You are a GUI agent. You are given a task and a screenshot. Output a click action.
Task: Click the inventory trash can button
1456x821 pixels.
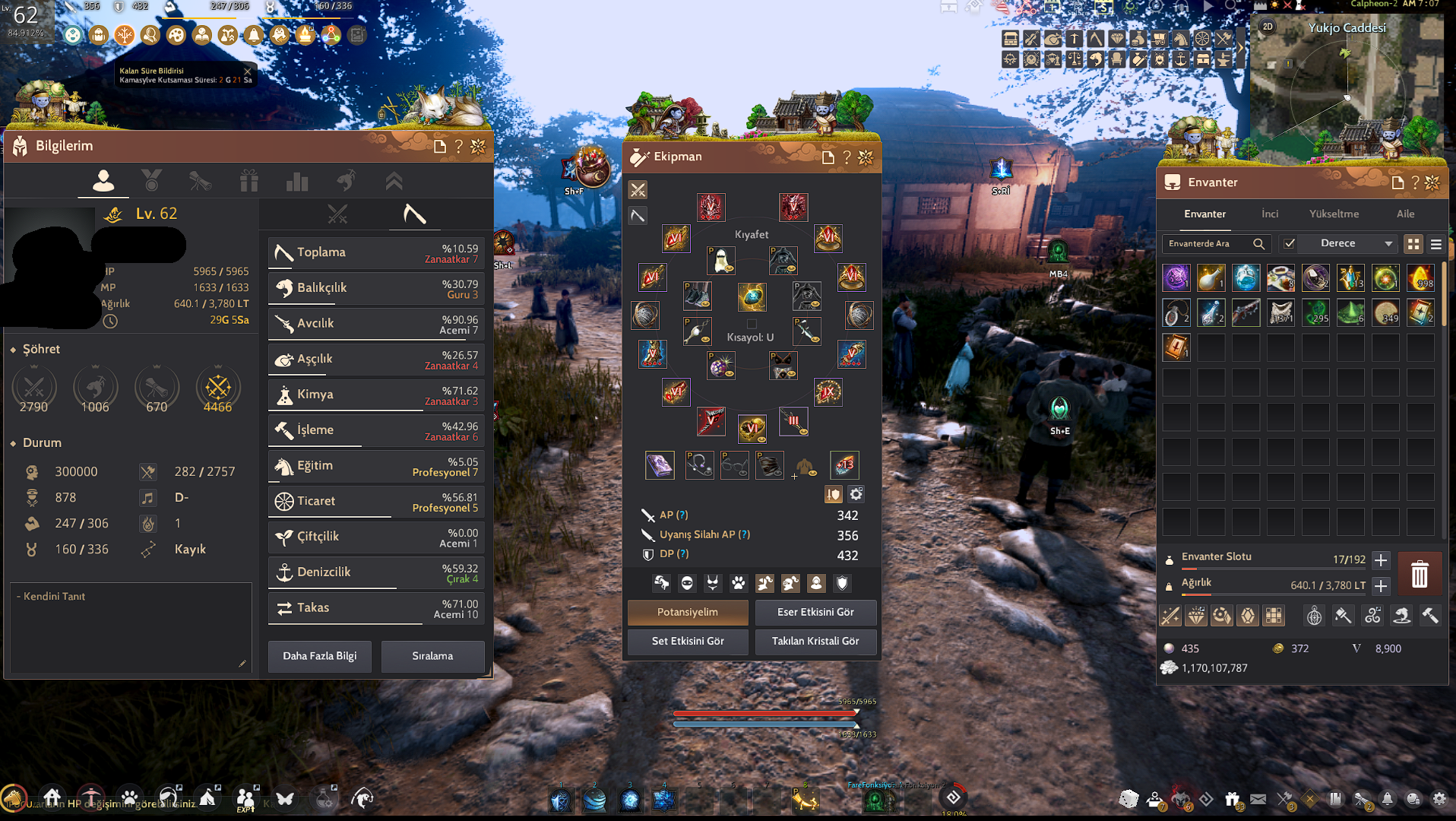1419,574
